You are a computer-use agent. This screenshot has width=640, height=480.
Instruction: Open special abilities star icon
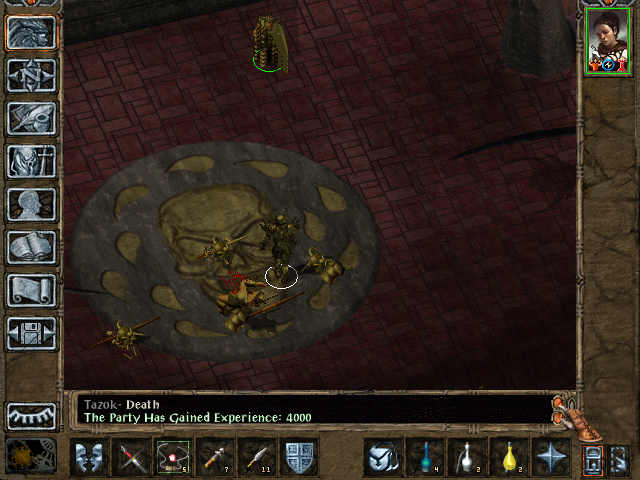(x=550, y=457)
